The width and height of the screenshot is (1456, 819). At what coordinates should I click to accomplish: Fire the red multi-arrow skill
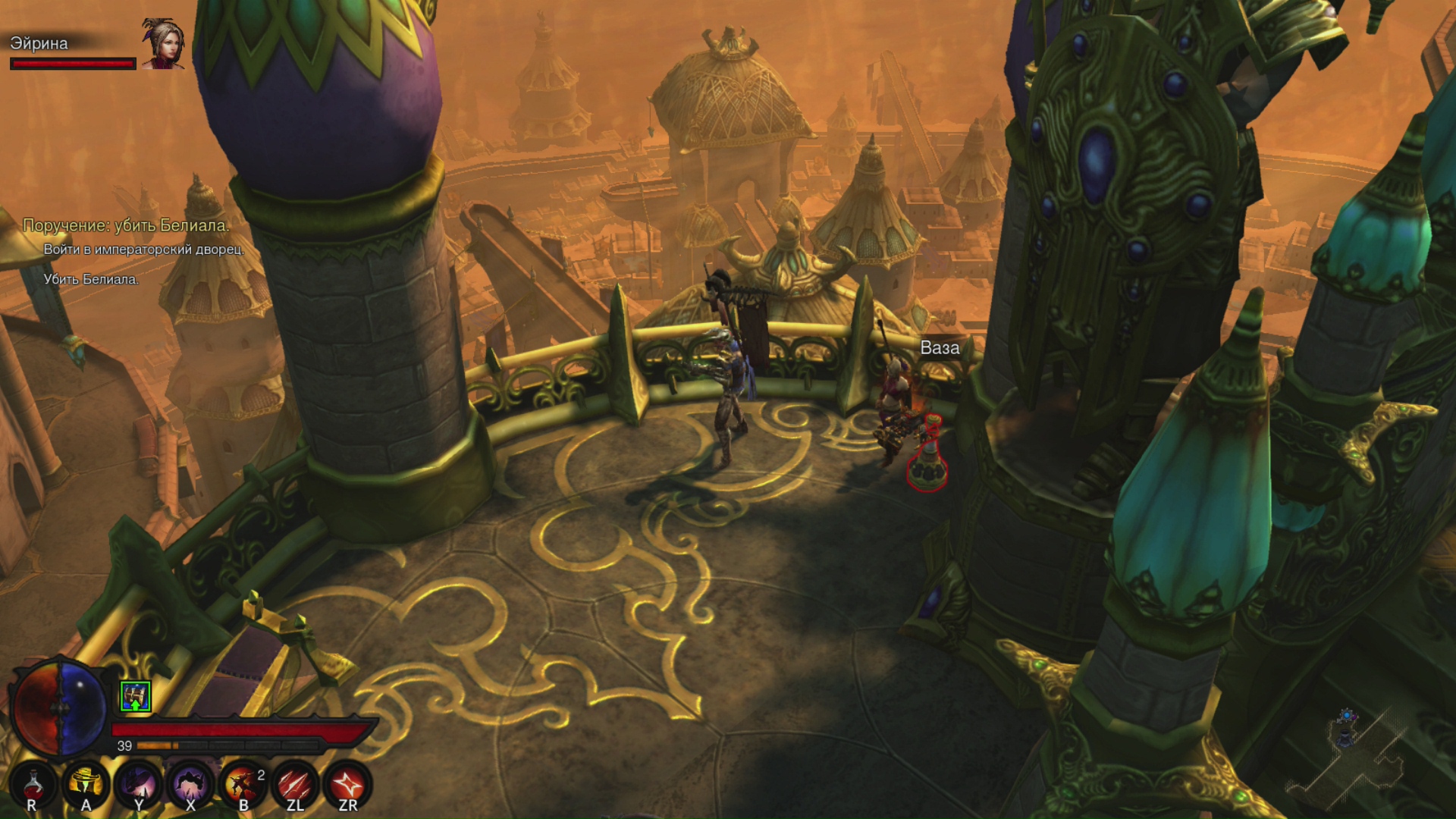click(295, 783)
